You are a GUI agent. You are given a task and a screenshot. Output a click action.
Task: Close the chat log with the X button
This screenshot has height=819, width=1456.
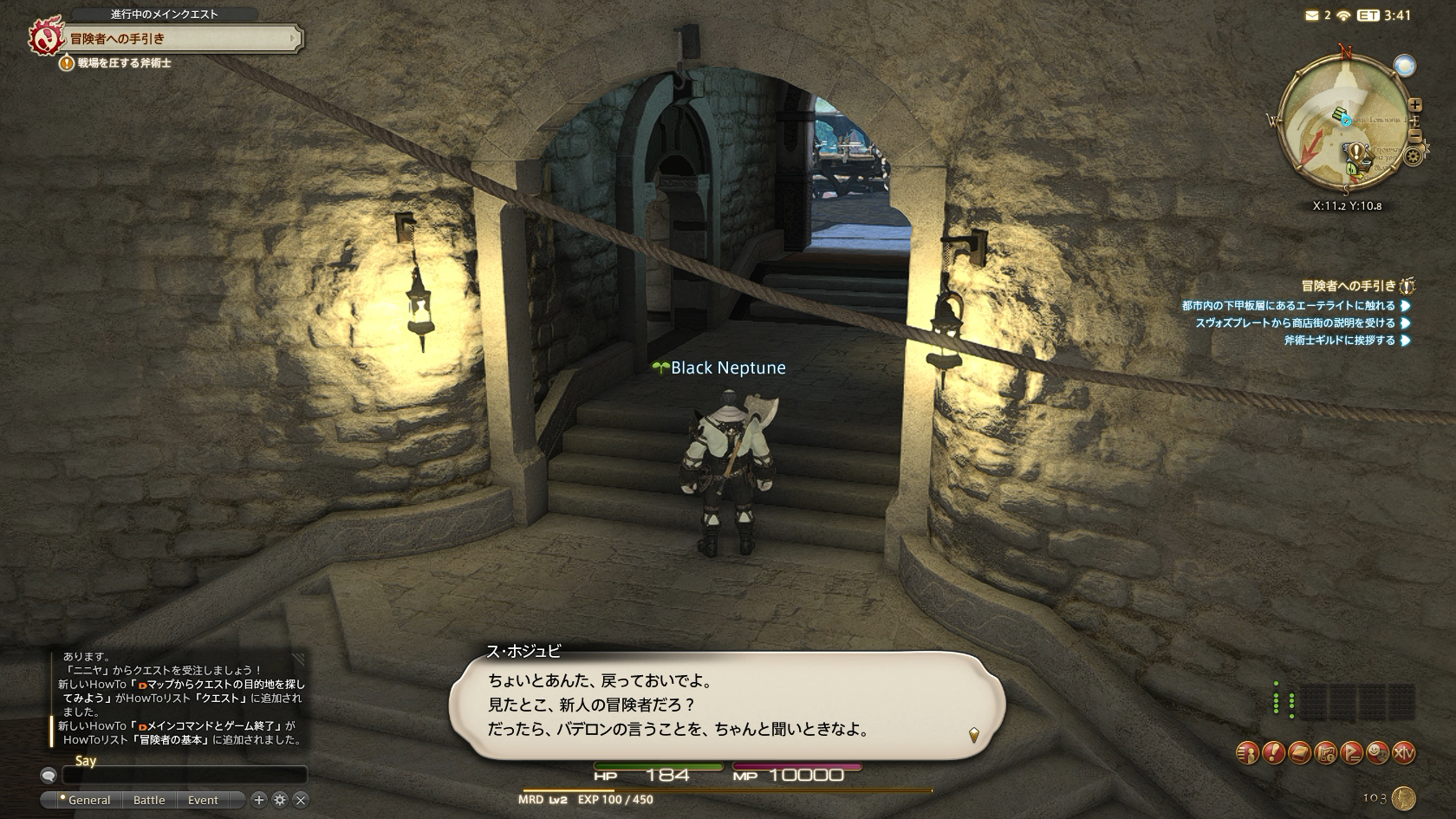click(300, 800)
